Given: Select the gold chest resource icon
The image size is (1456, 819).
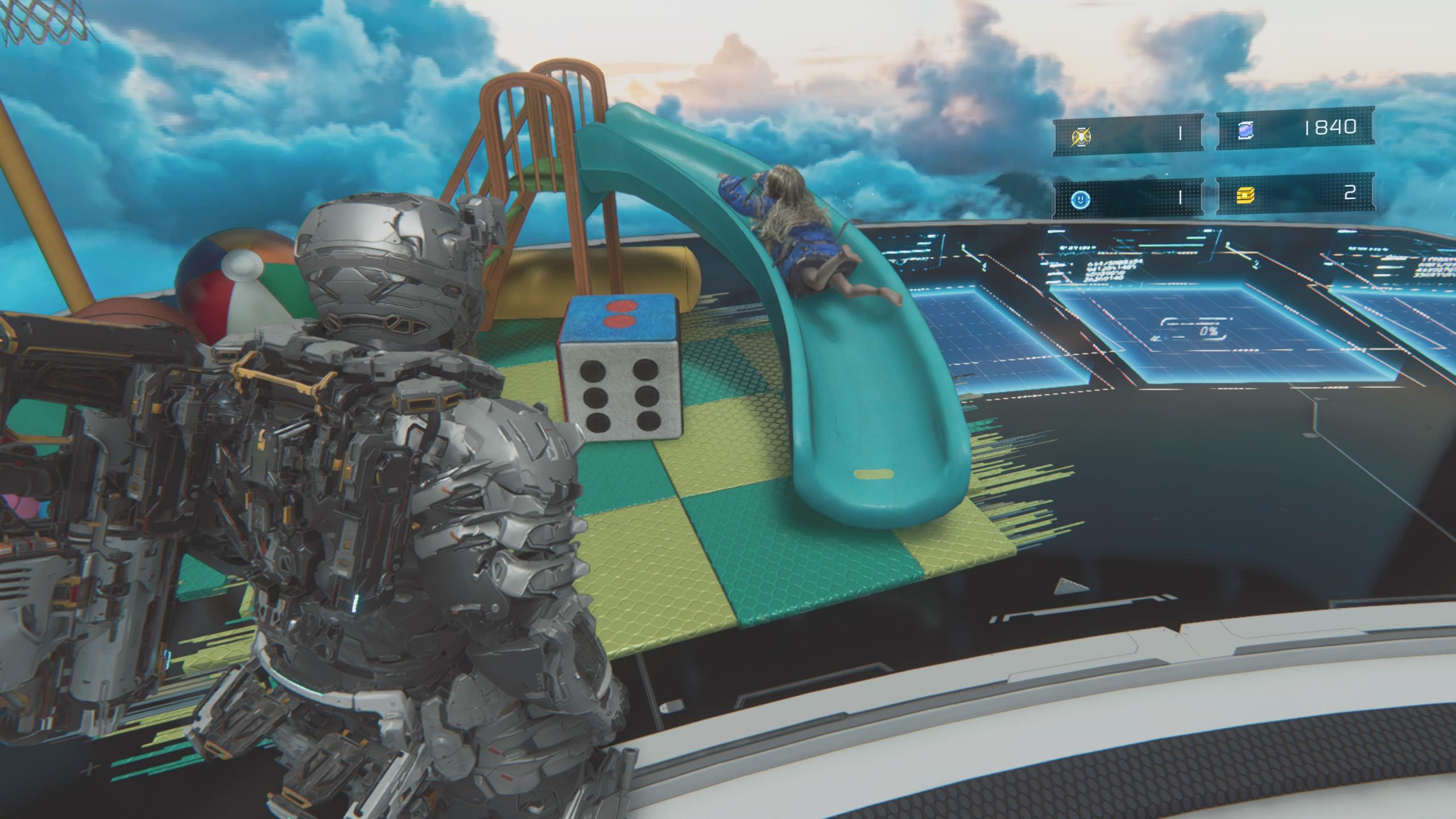Looking at the screenshot, I should (x=1245, y=196).
